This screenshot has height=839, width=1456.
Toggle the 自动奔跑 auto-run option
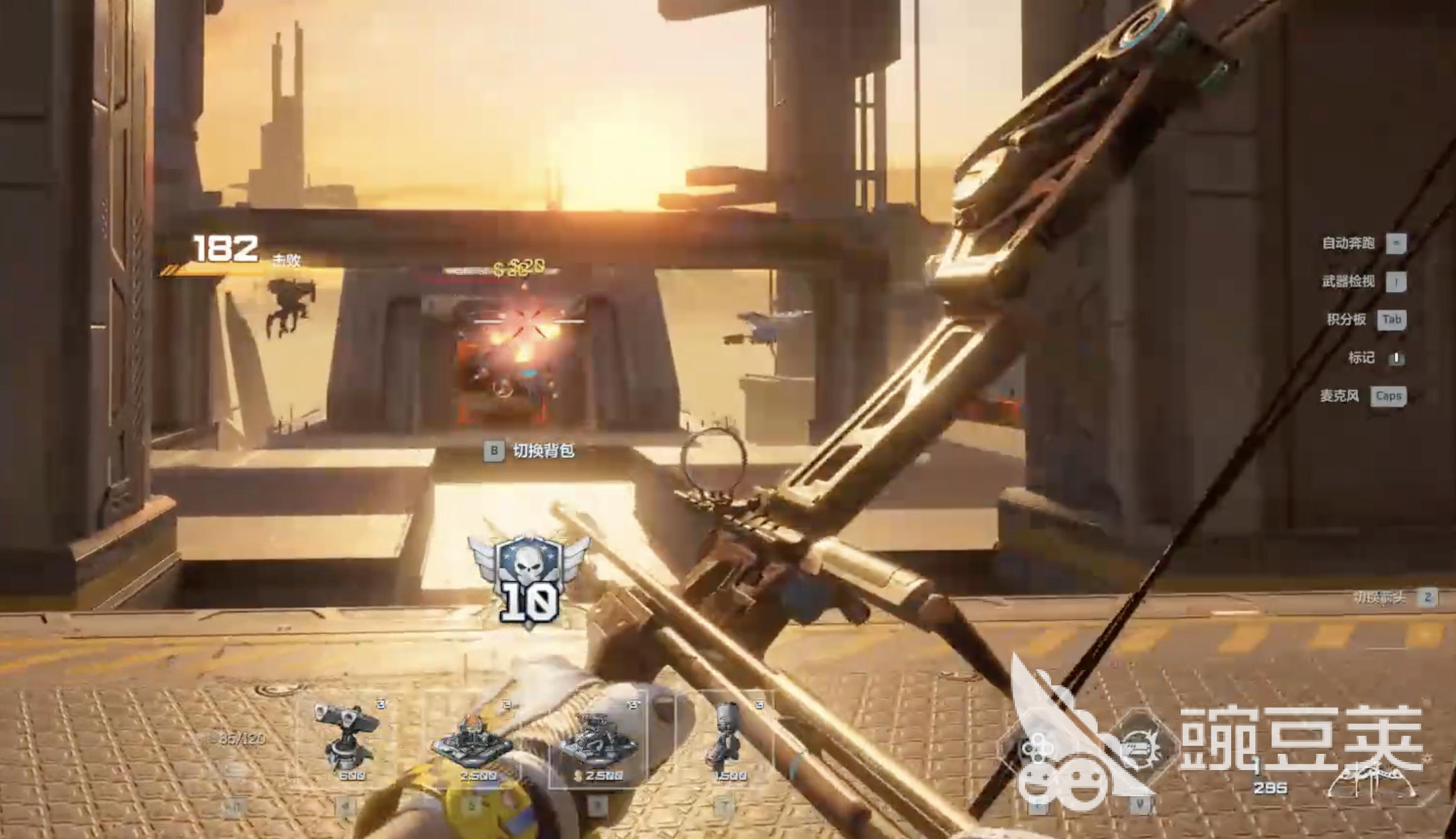pyautogui.click(x=1363, y=243)
